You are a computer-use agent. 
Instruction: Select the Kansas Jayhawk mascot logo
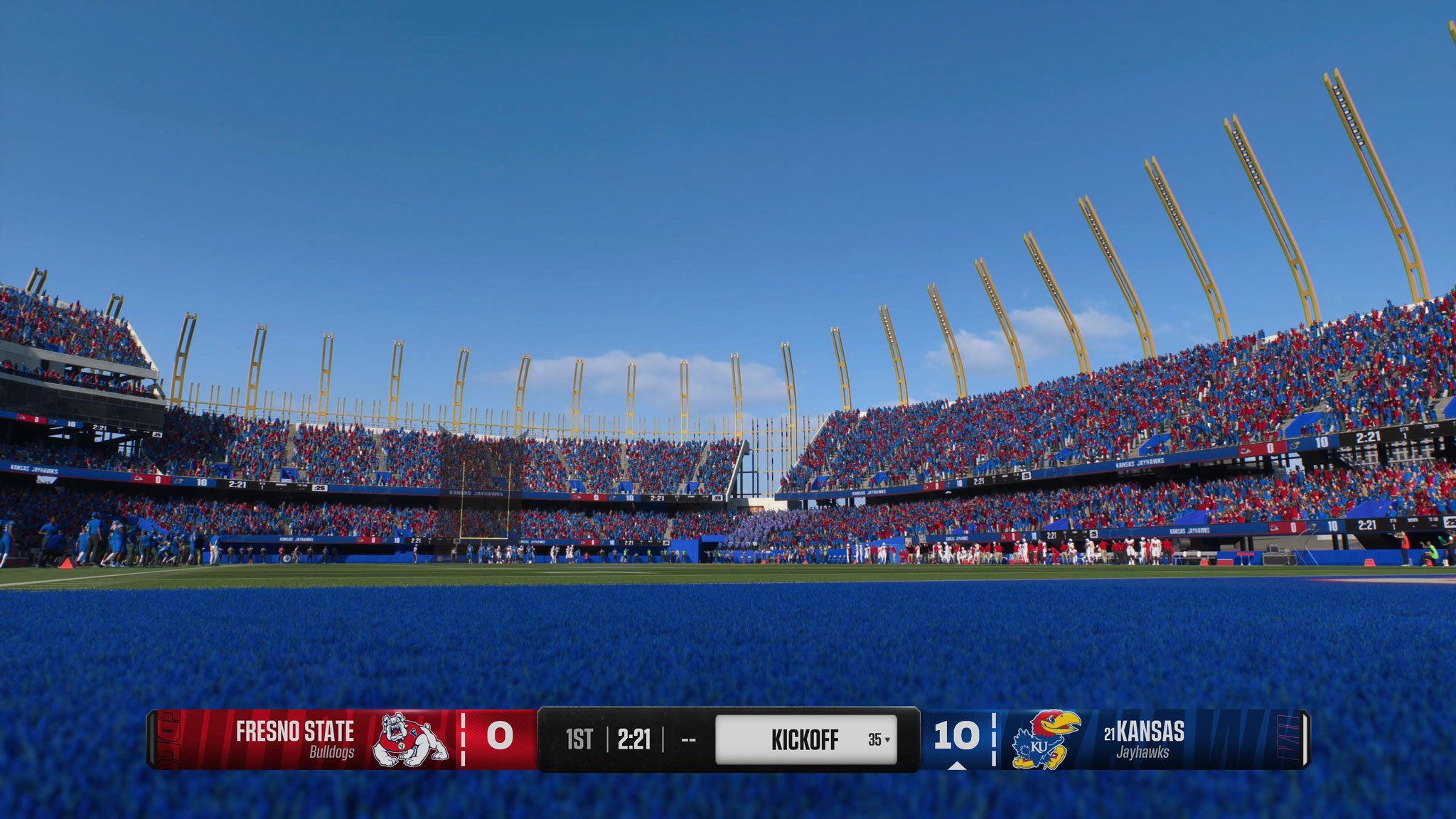1044,738
